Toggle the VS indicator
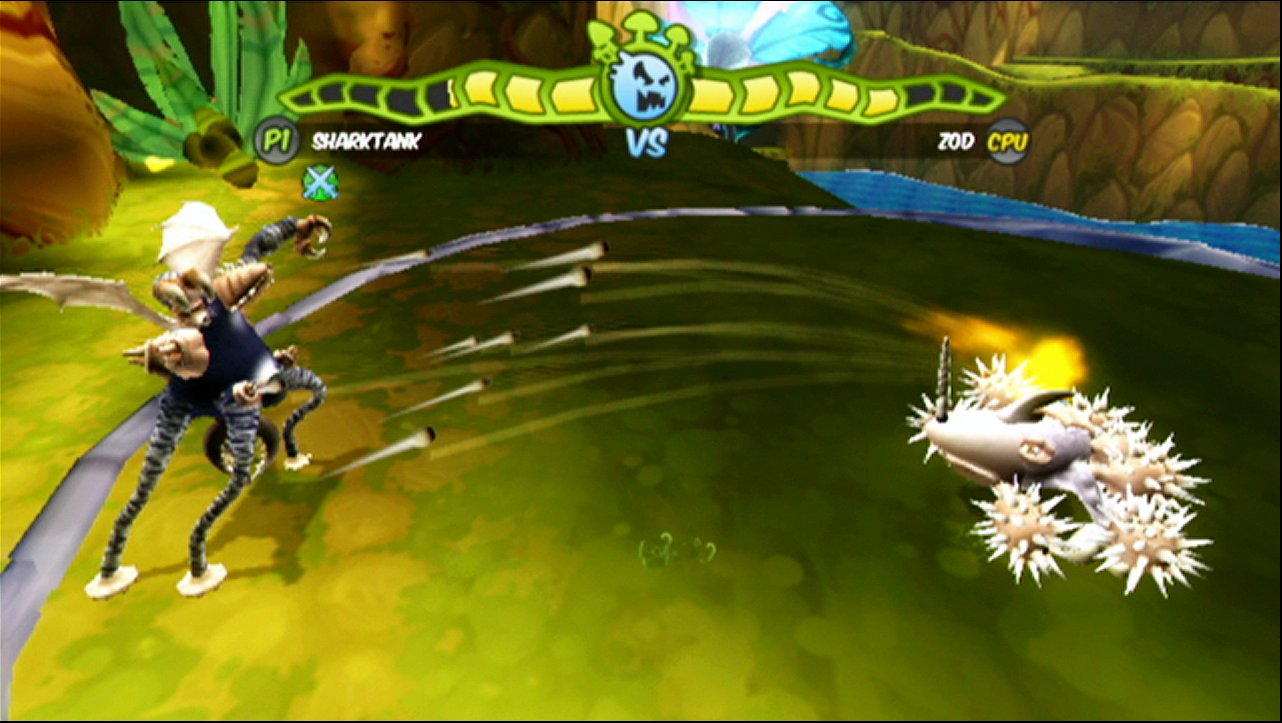The height and width of the screenshot is (723, 1282). (646, 143)
